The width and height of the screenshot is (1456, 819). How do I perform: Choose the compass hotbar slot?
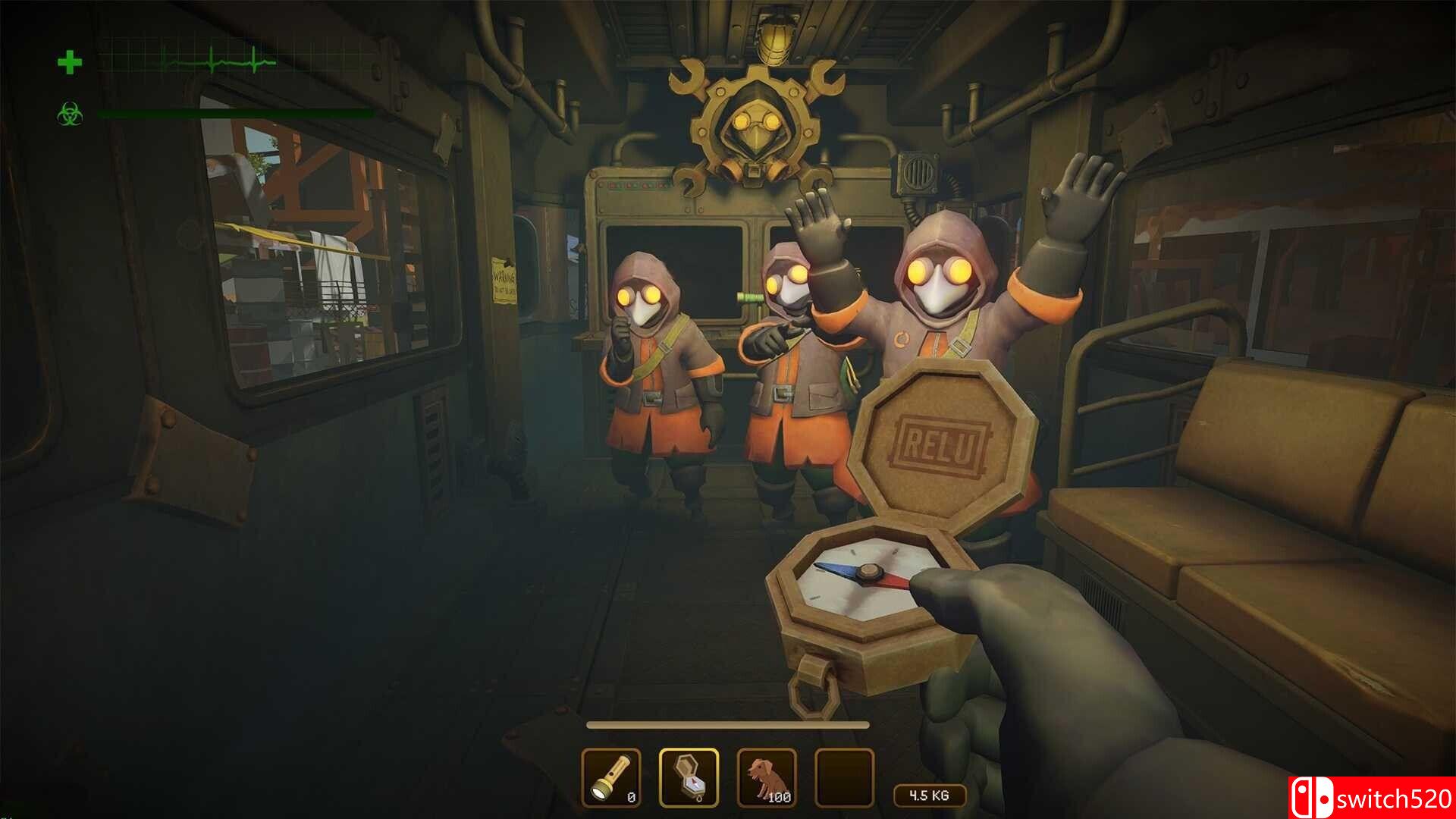pos(689,777)
